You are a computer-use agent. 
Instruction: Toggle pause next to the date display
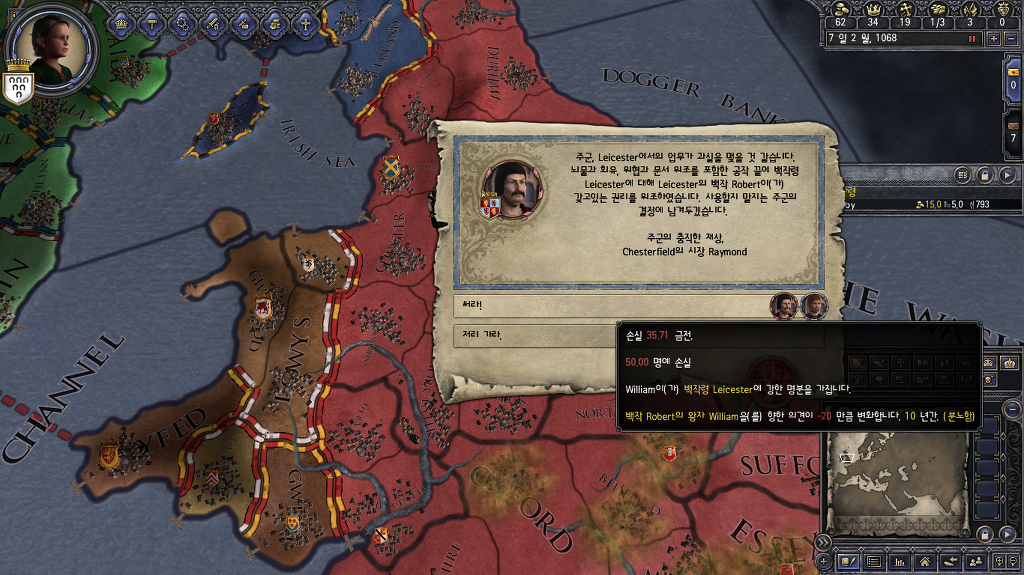(x=971, y=38)
